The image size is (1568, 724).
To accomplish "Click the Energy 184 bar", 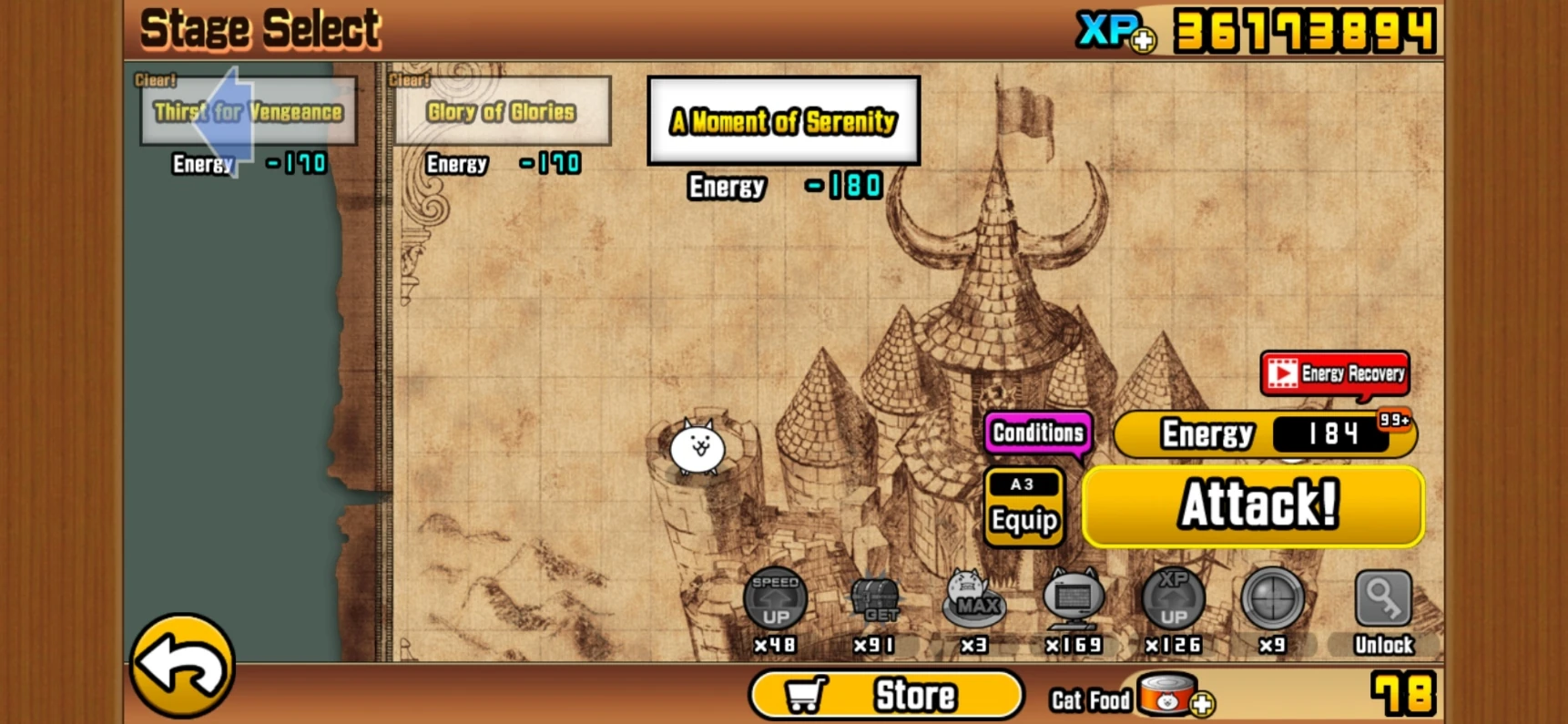I will click(x=1262, y=434).
